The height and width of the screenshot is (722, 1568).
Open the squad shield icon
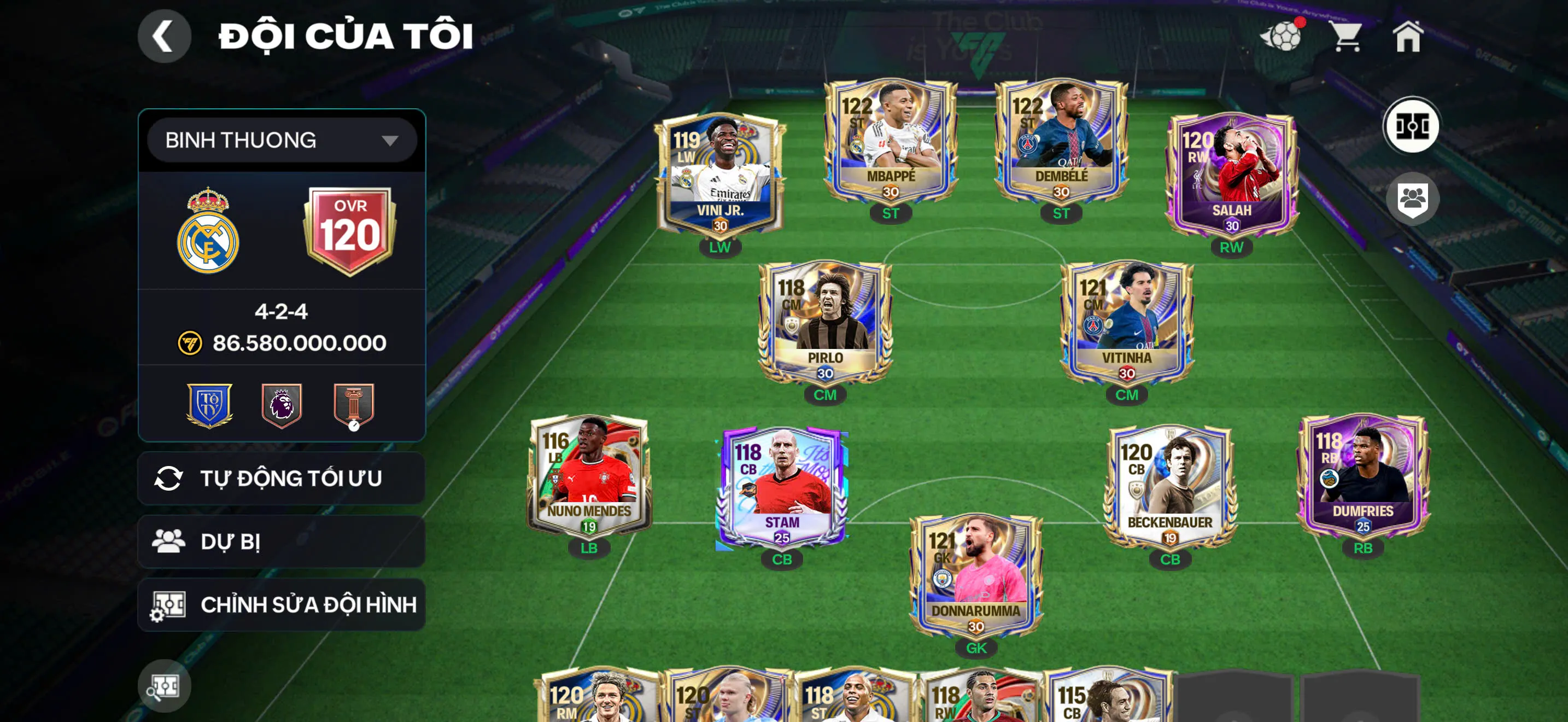coord(1412,199)
